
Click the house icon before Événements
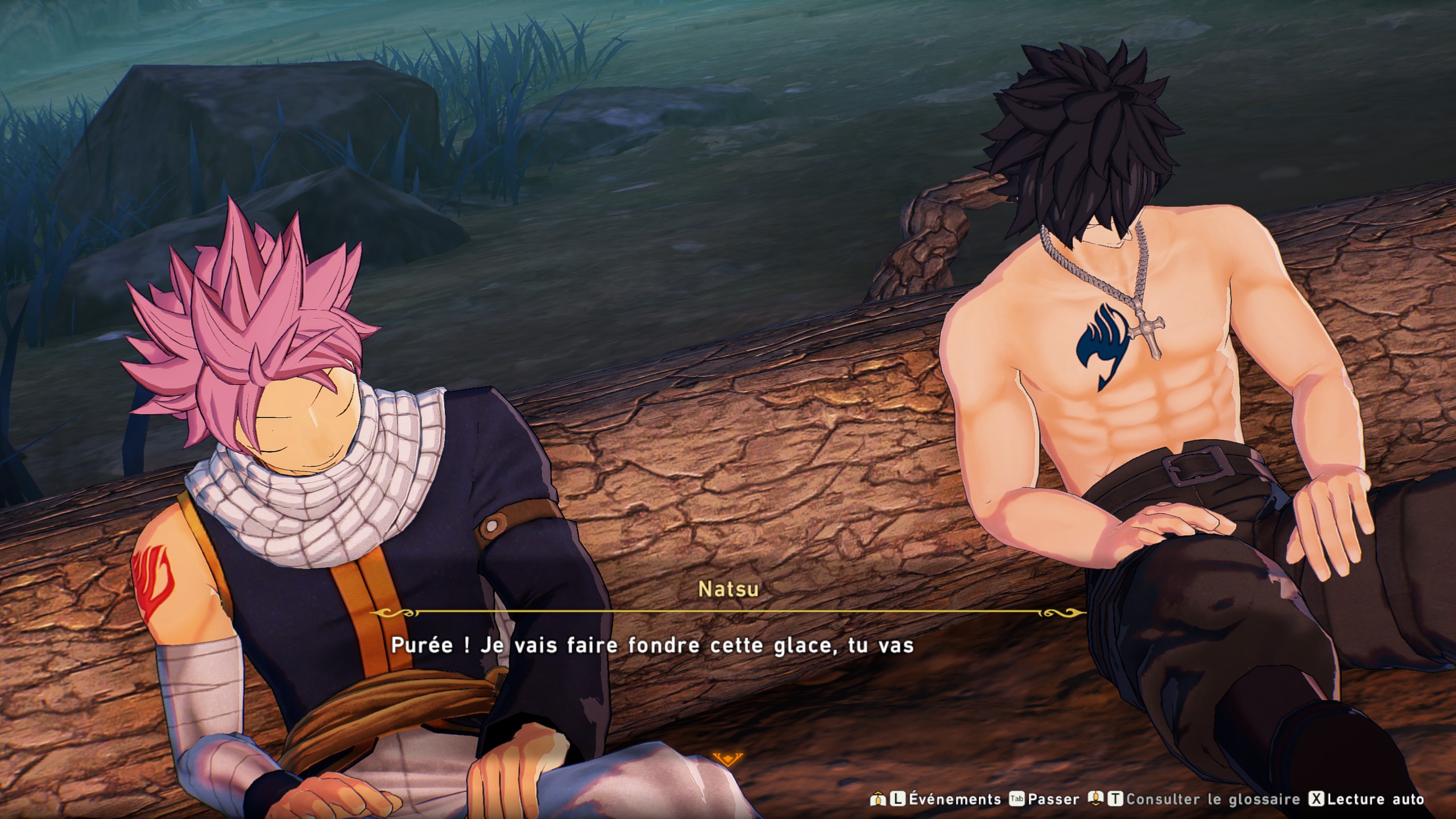(878, 798)
